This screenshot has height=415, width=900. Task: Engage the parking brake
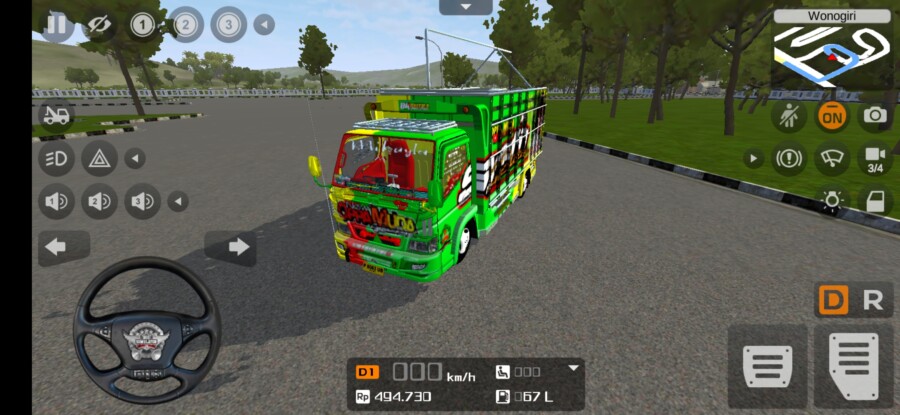pos(789,158)
